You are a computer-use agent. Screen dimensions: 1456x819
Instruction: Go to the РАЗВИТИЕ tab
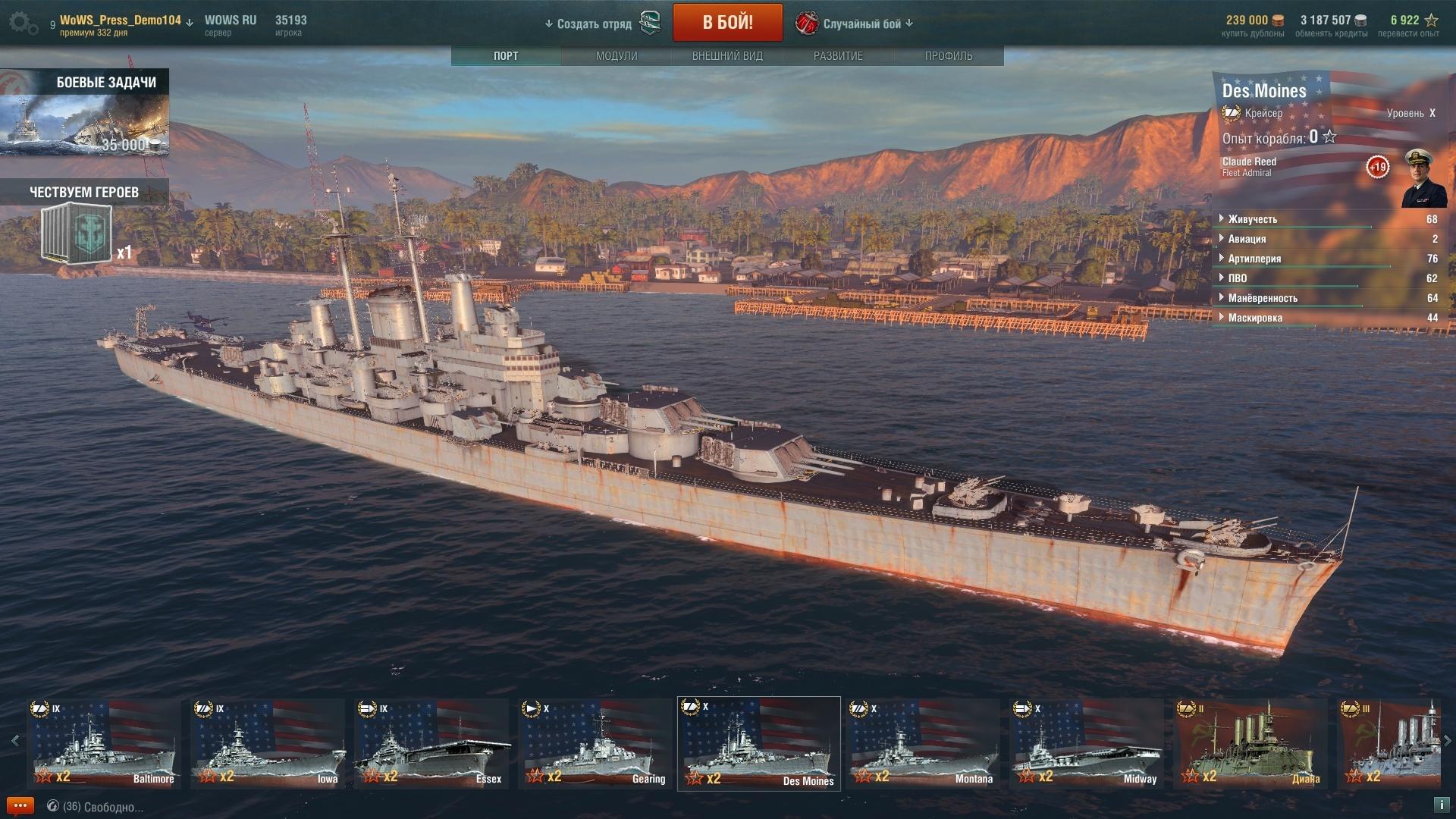tap(838, 56)
